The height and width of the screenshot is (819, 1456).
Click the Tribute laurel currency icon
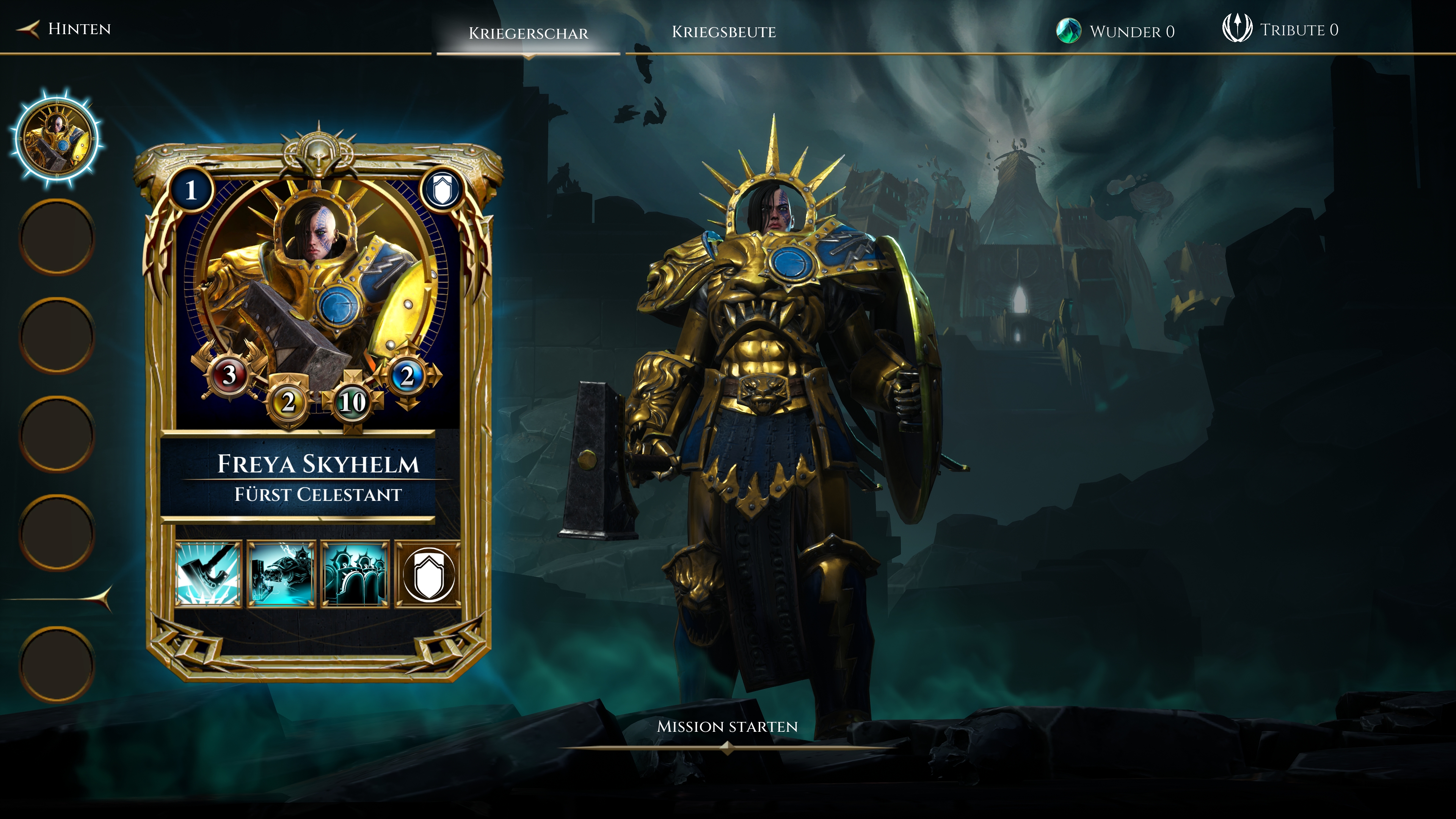(1237, 28)
